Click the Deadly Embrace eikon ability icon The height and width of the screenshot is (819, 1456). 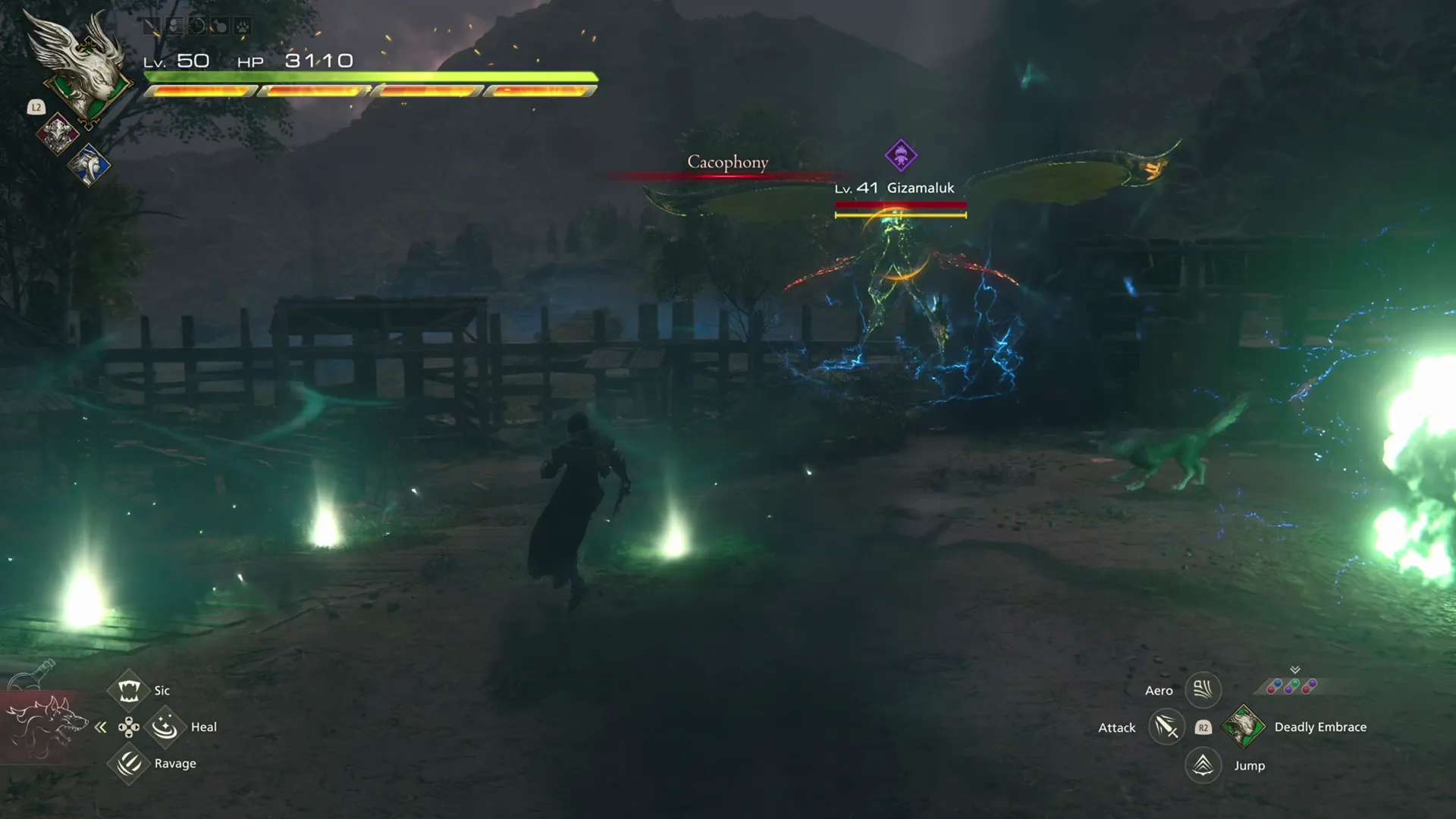click(x=1244, y=726)
